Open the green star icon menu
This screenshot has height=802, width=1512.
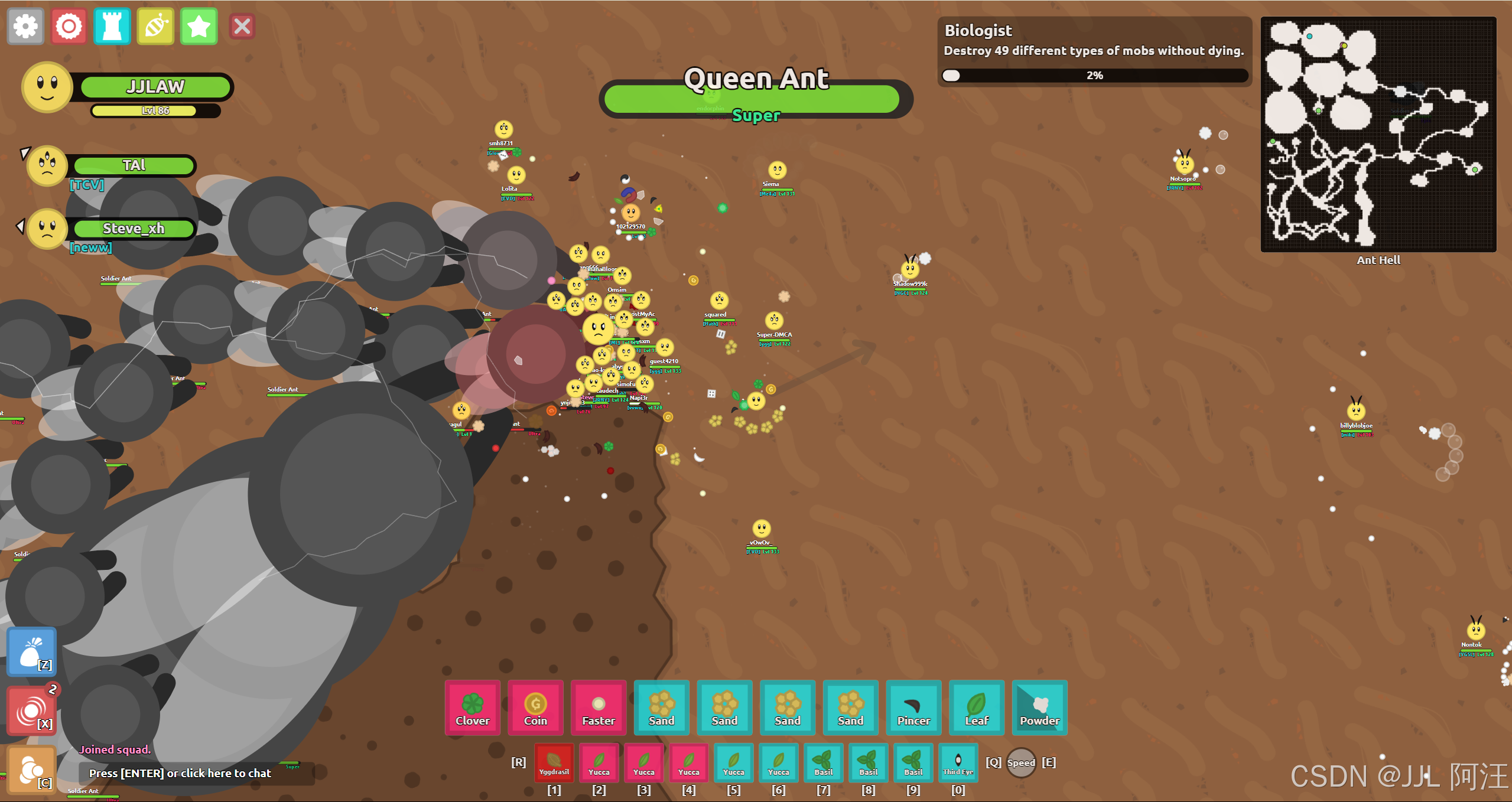coord(199,27)
